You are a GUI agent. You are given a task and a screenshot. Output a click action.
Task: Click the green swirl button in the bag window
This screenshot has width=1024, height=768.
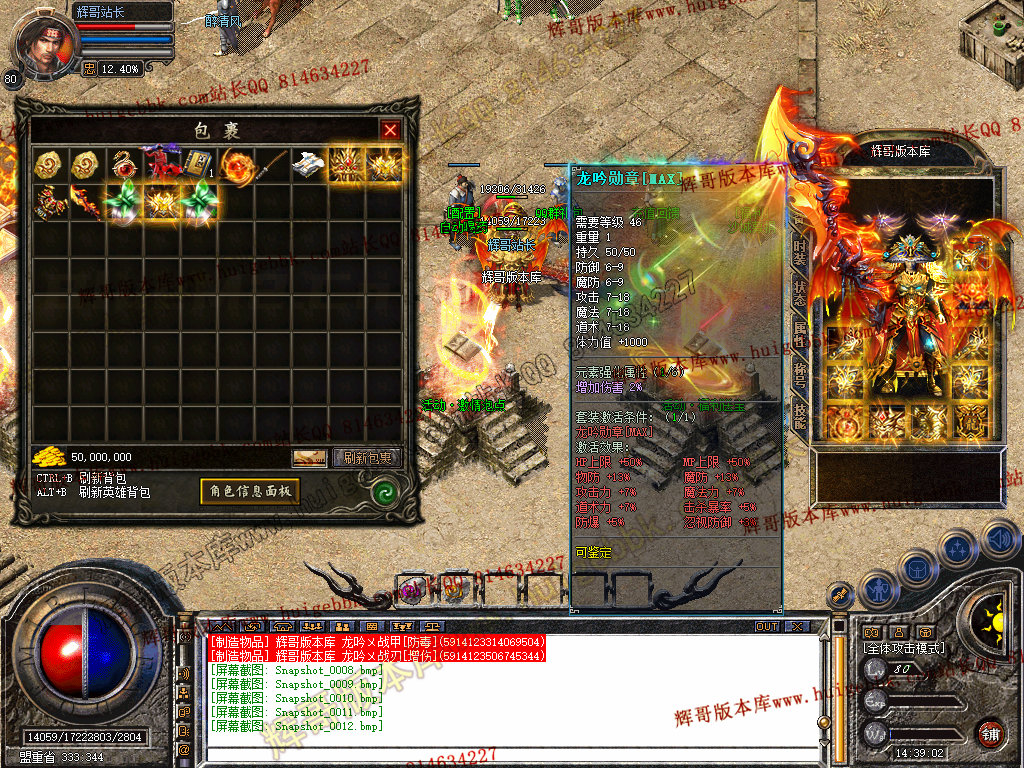(x=383, y=491)
